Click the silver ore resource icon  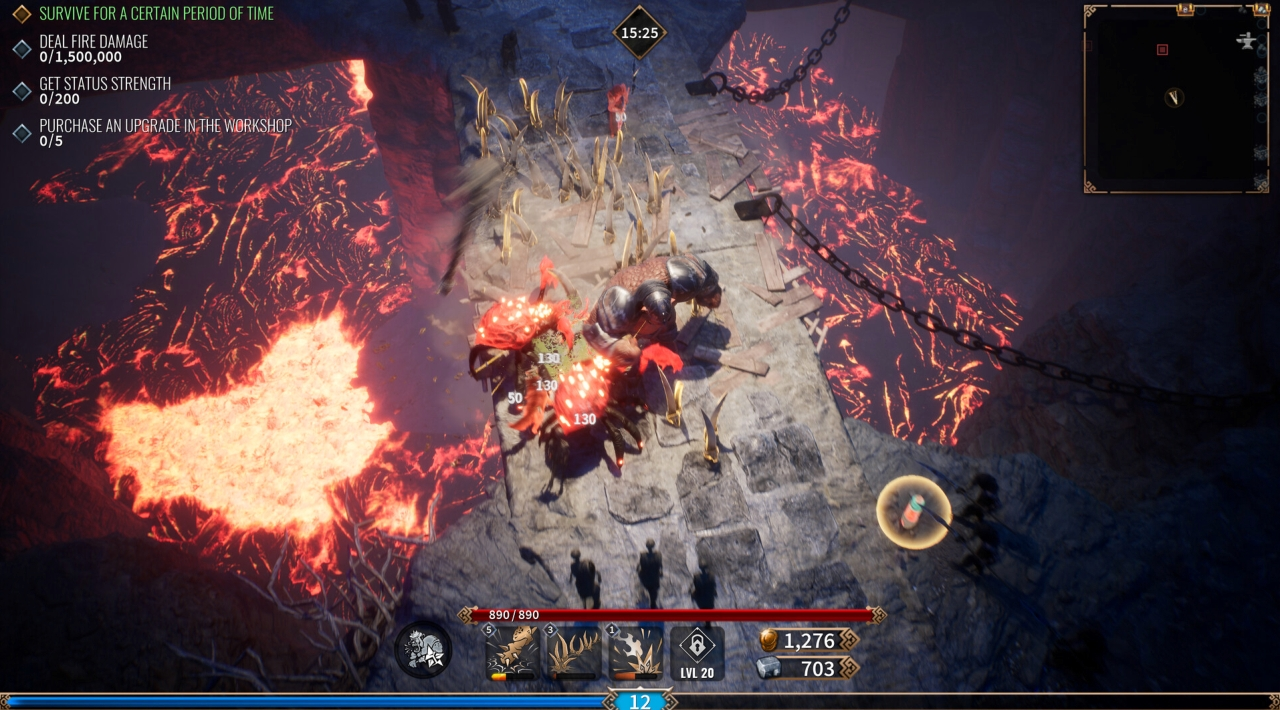769,669
